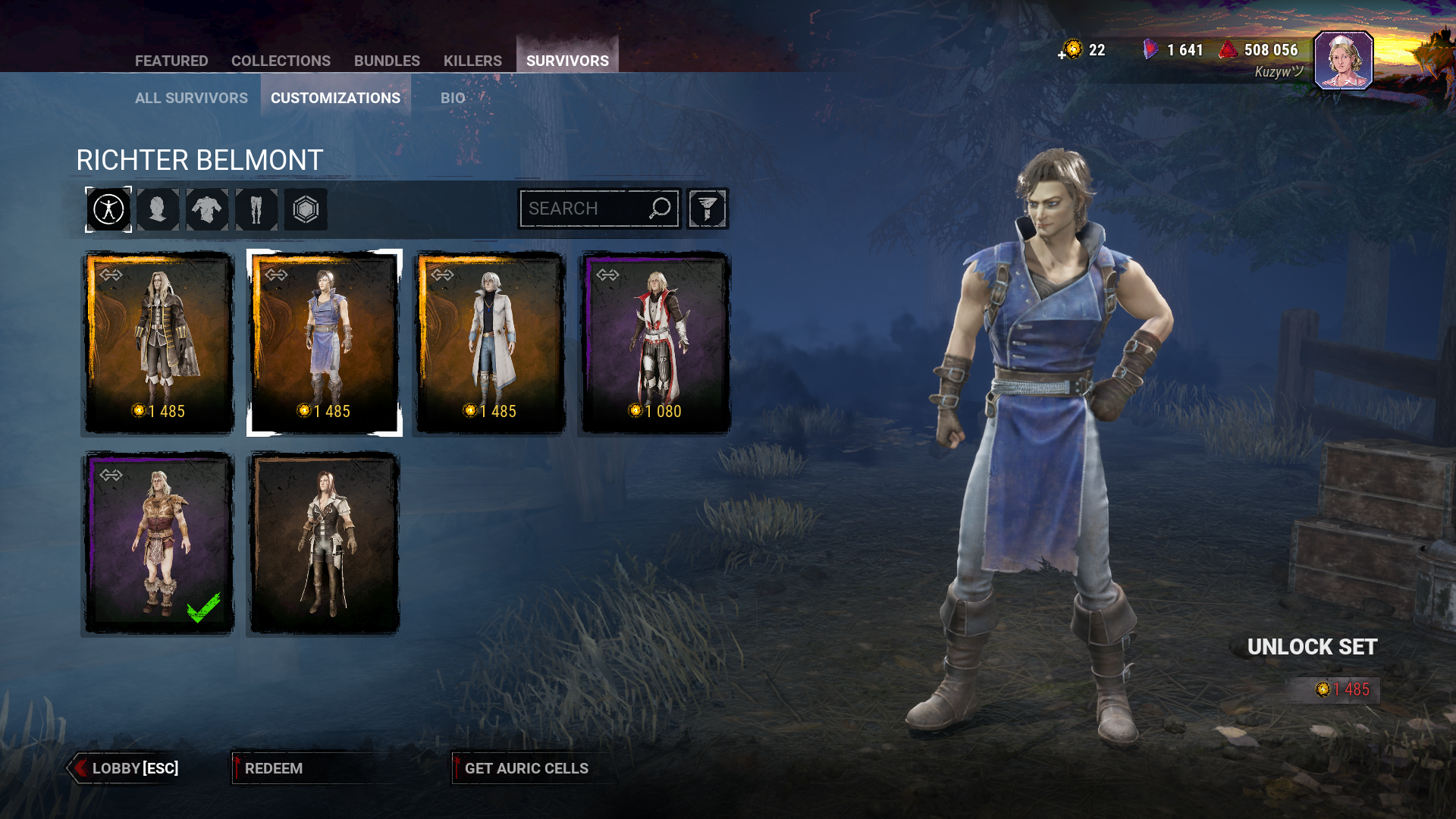The image size is (1456, 819).
Task: Filter cosmetics by legs icon
Action: point(256,209)
